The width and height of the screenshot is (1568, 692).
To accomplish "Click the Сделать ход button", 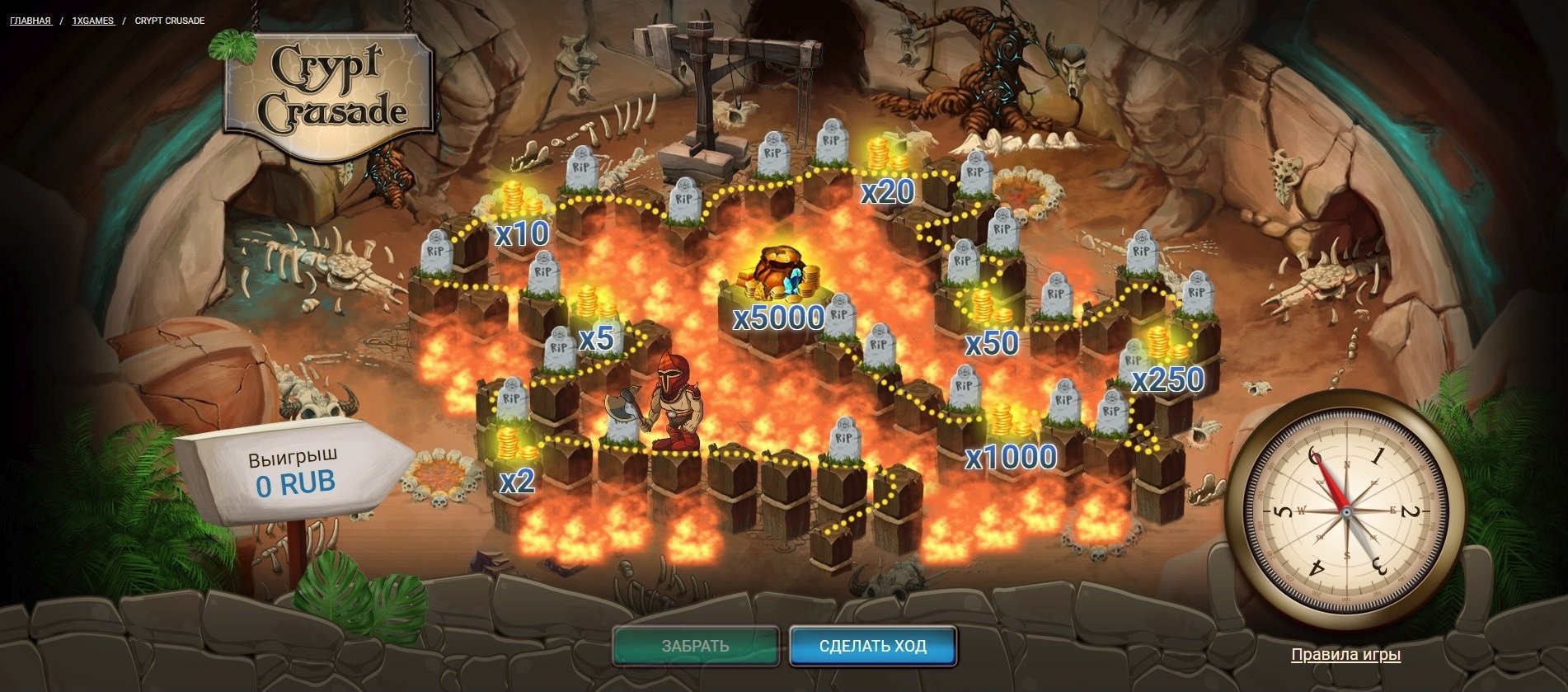I will click(872, 646).
